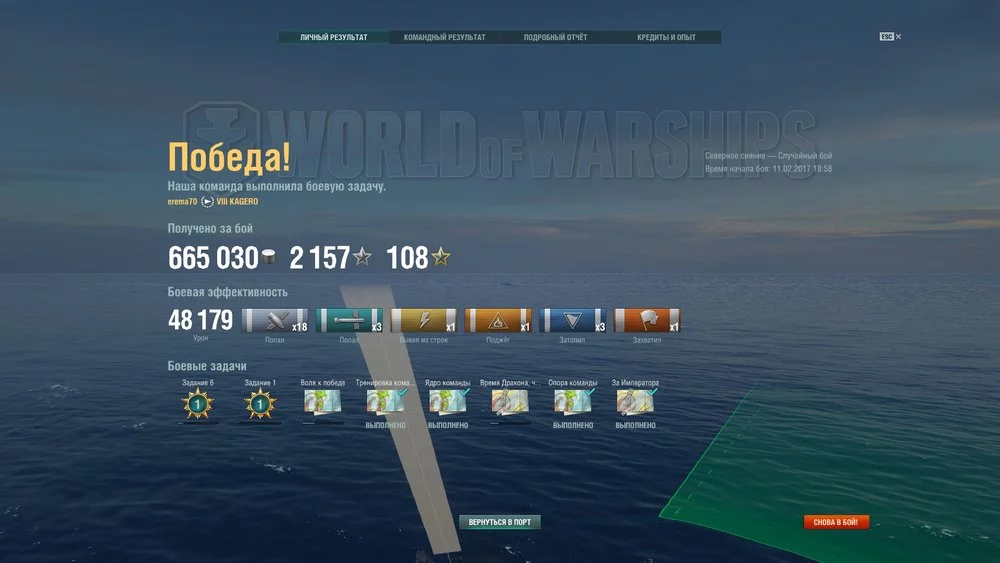Select the Опора команды mission
Viewport: 1000px width, 563px height.
pyautogui.click(x=573, y=402)
